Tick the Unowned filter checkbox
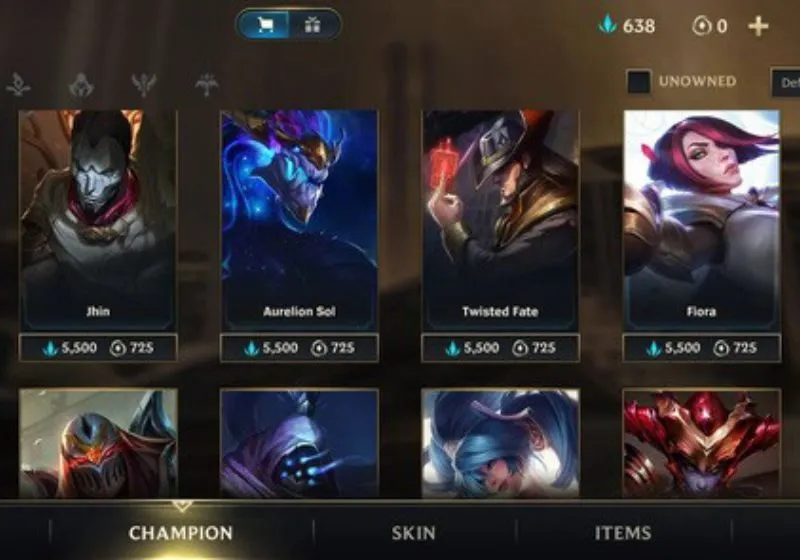This screenshot has height=560, width=800. coord(639,82)
